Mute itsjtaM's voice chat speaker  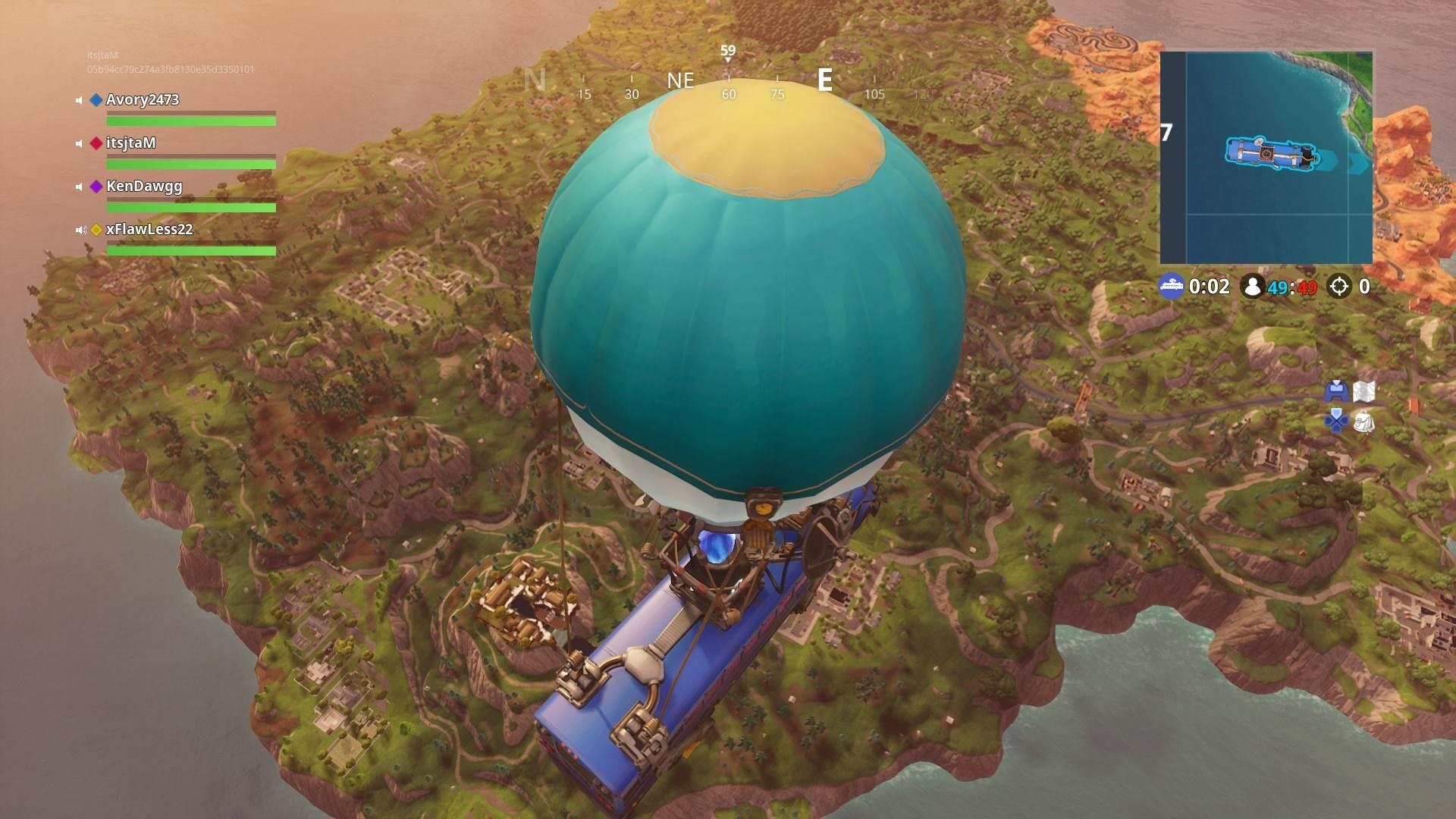(78, 143)
